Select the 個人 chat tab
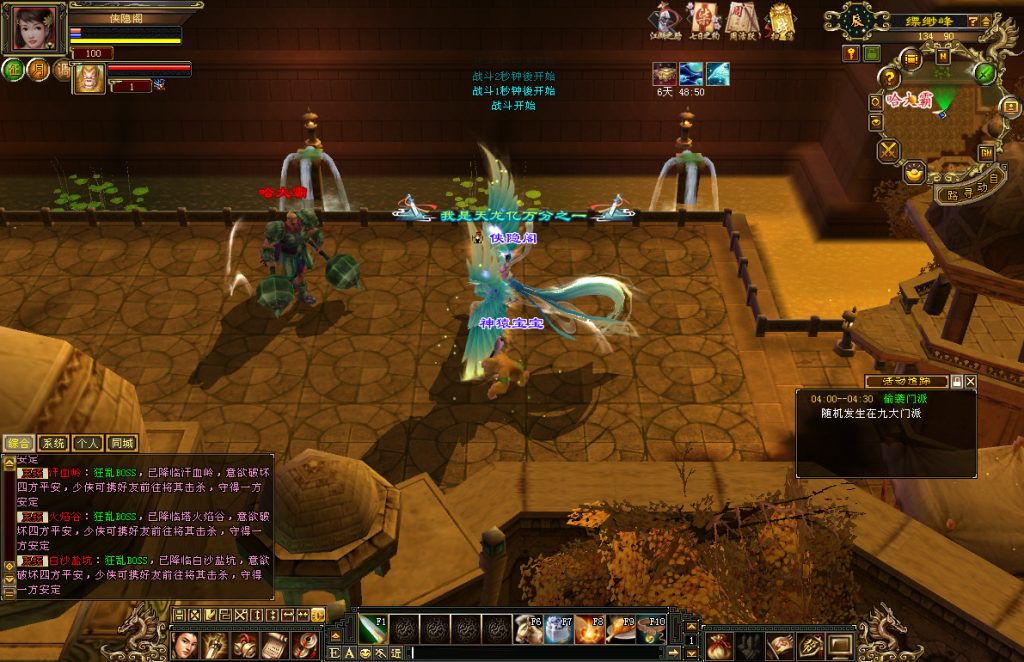The height and width of the screenshot is (662, 1024). click(87, 443)
